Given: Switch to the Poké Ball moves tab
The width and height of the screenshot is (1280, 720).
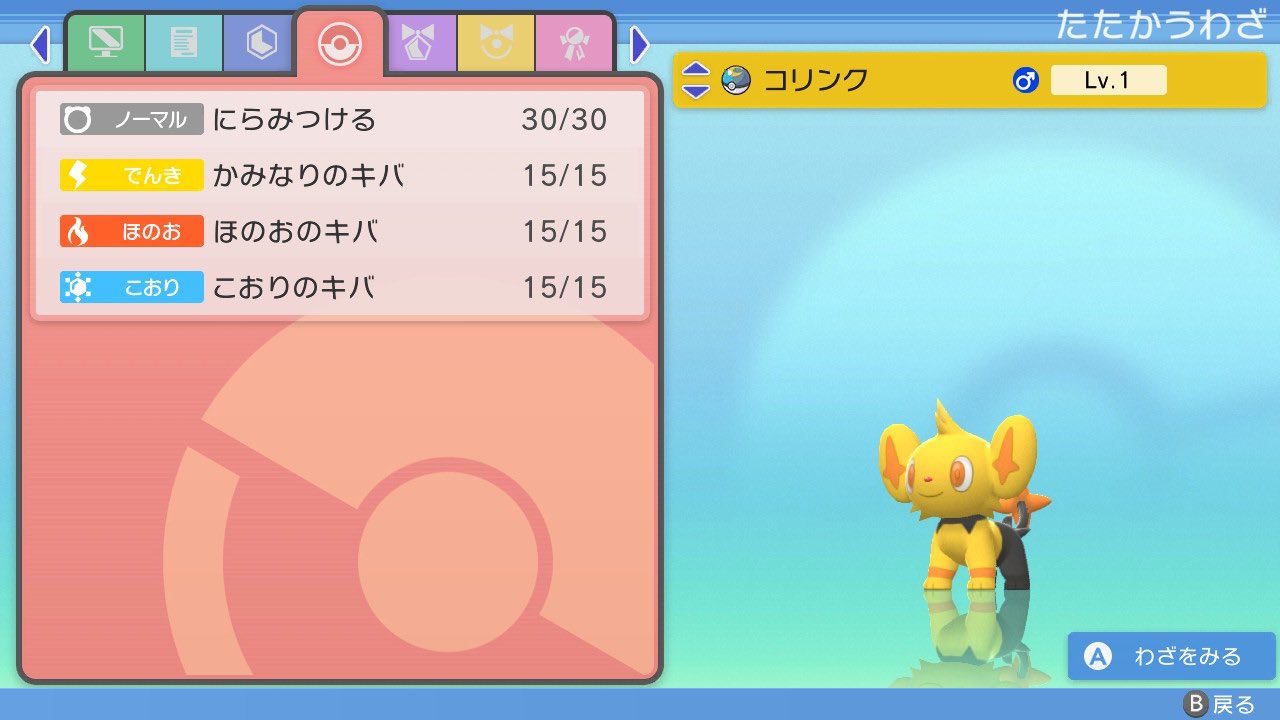Looking at the screenshot, I should [x=340, y=42].
